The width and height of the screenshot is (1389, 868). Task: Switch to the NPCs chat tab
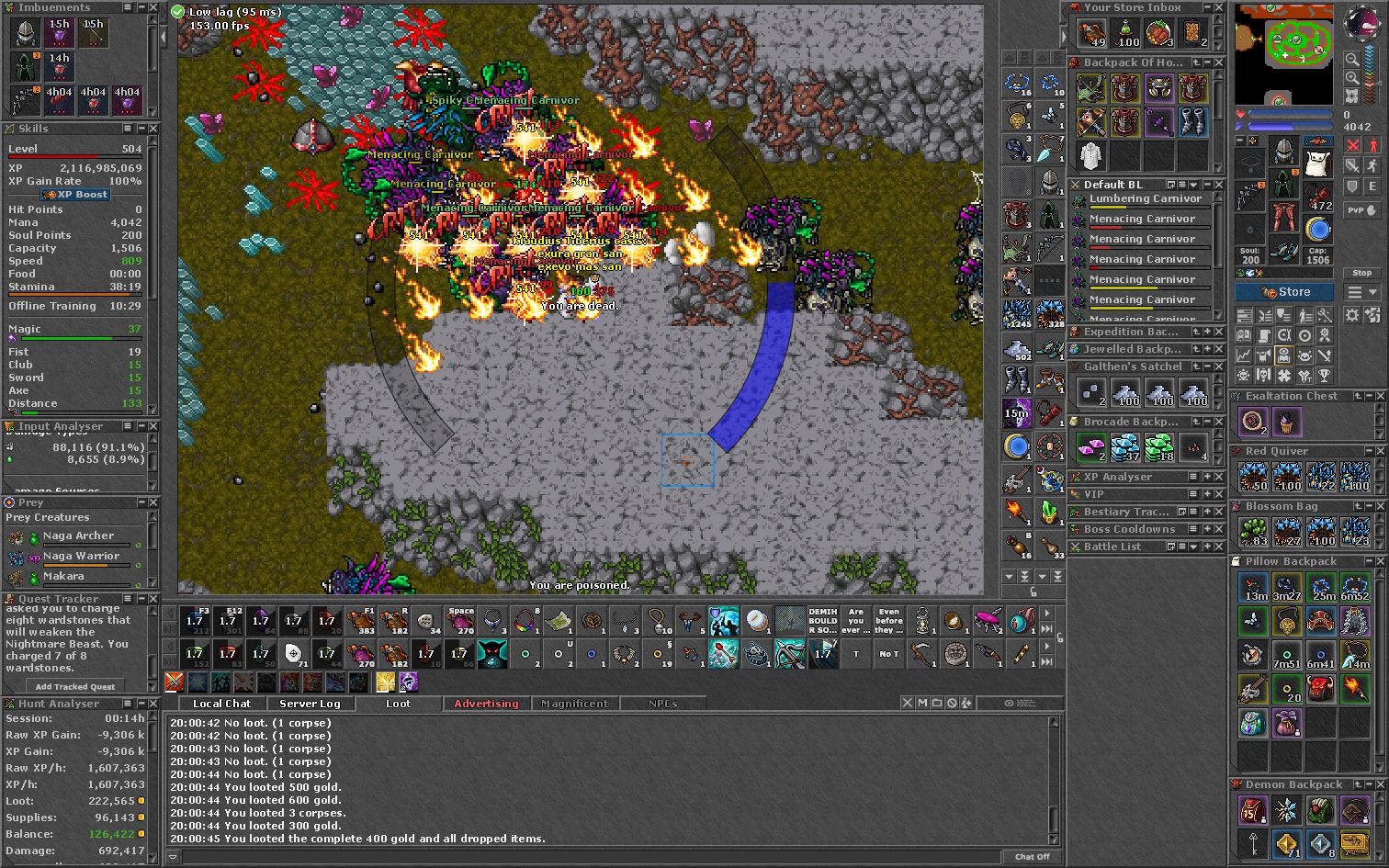point(662,704)
